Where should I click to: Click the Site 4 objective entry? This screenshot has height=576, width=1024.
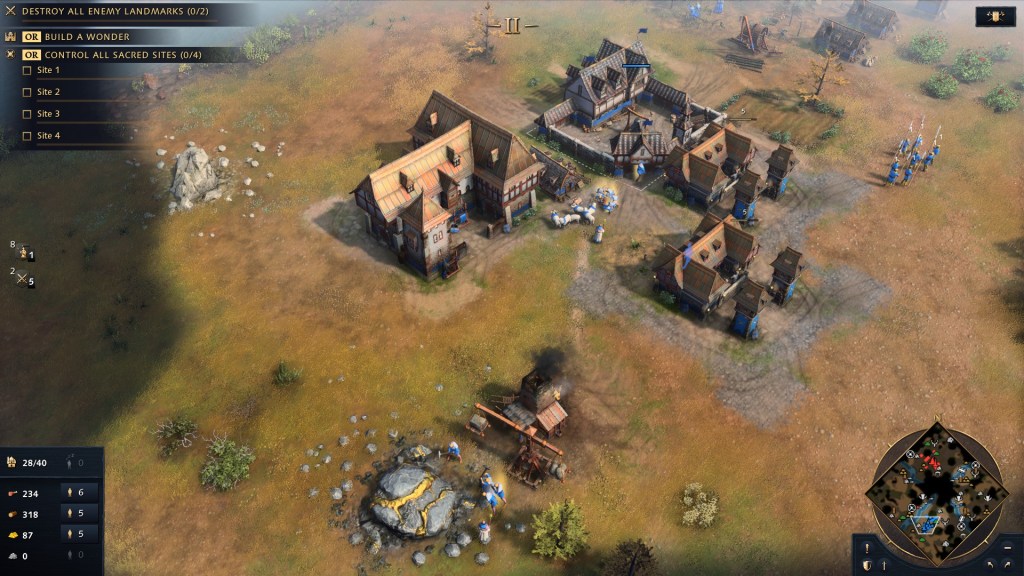[x=48, y=136]
